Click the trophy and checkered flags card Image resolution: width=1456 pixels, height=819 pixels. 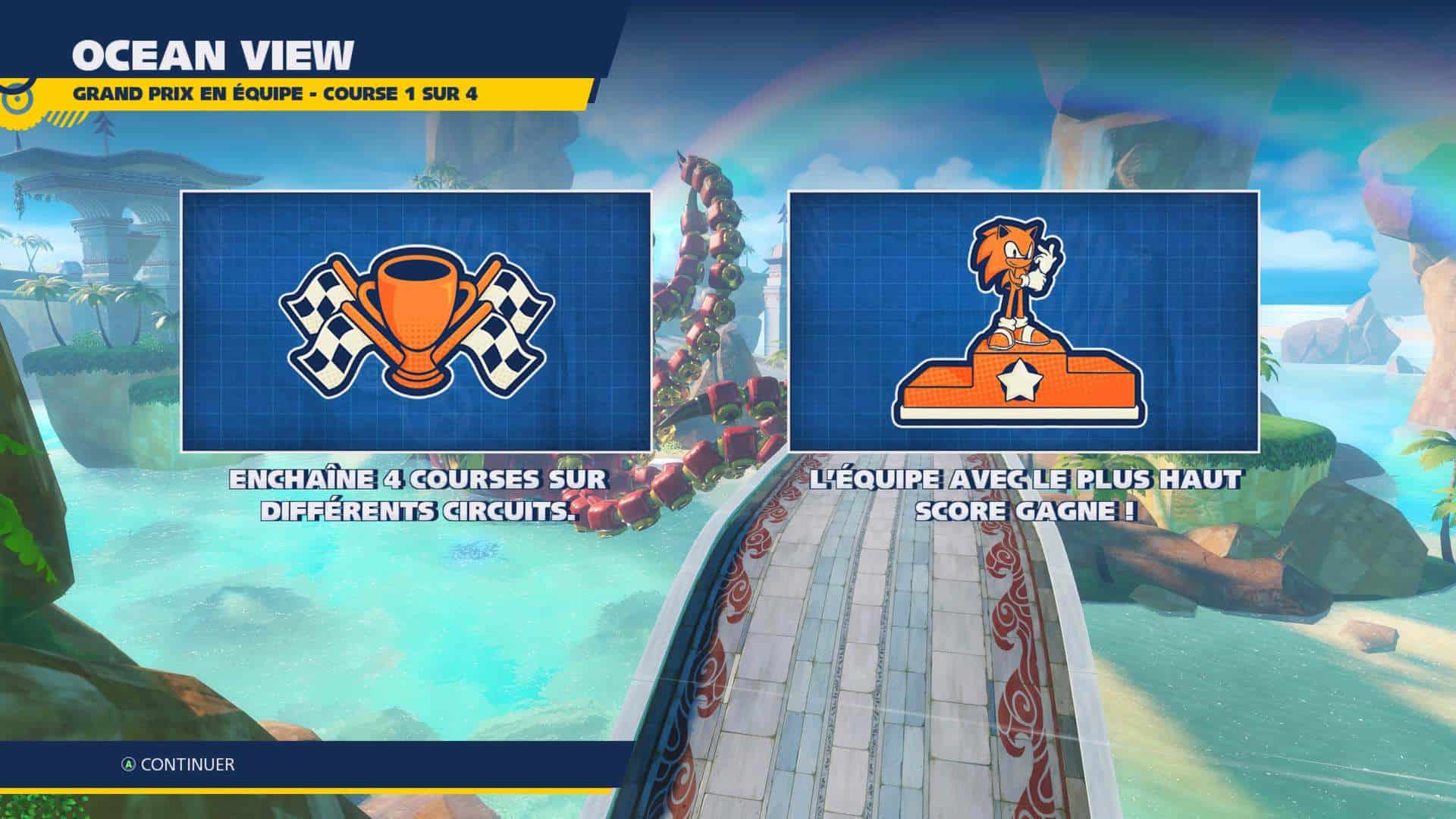pos(416,321)
